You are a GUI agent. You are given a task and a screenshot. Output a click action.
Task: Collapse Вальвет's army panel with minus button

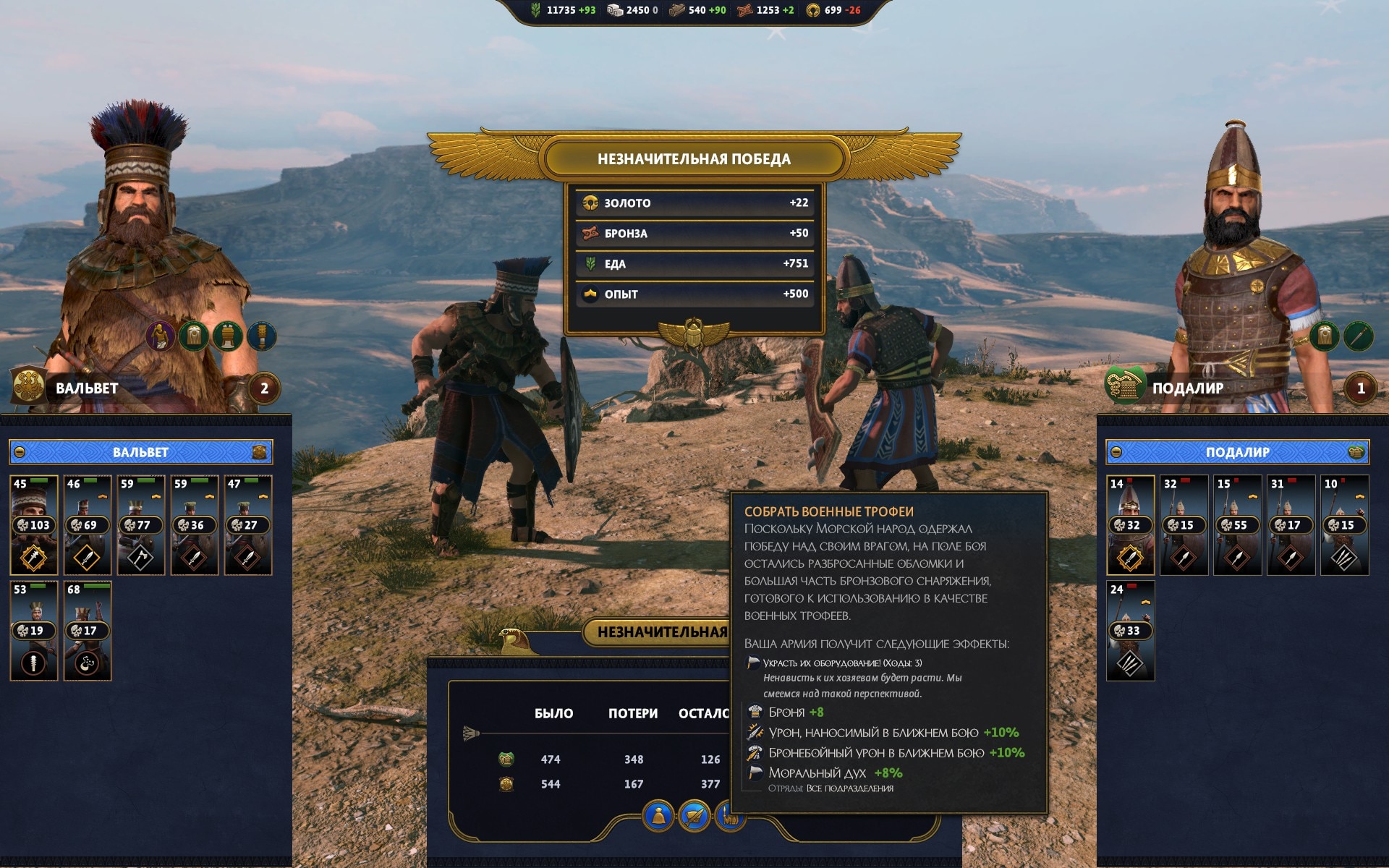pyautogui.click(x=20, y=452)
